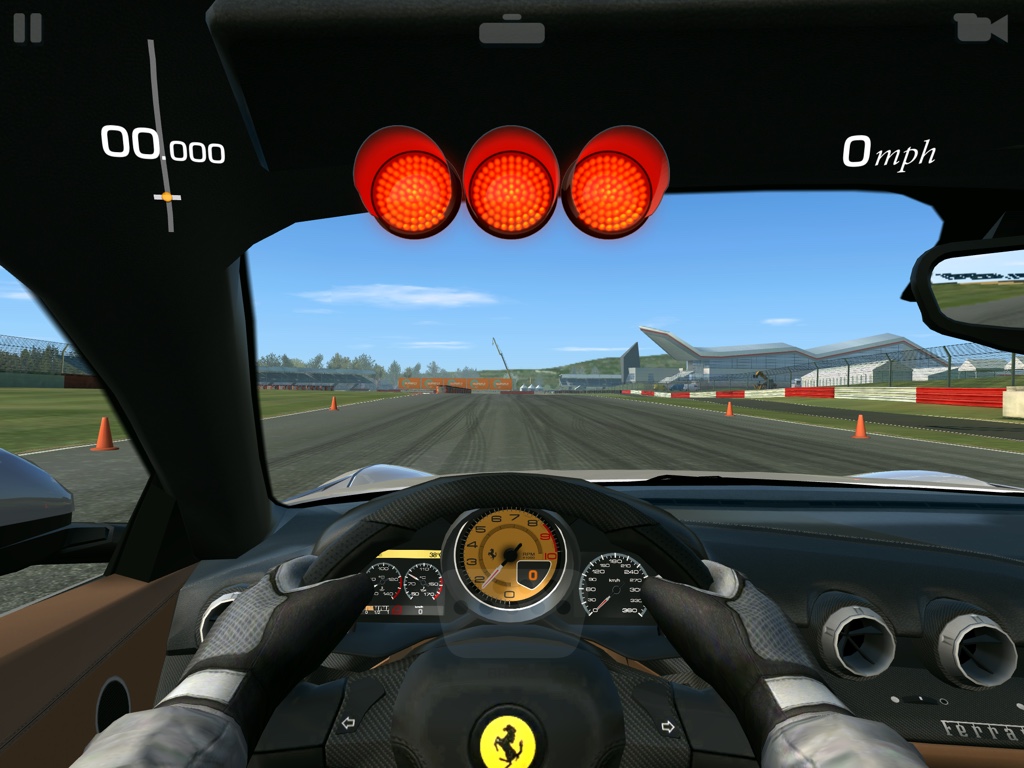The height and width of the screenshot is (768, 1024).
Task: Click the pull-down handle at screen top
Action: [x=511, y=30]
